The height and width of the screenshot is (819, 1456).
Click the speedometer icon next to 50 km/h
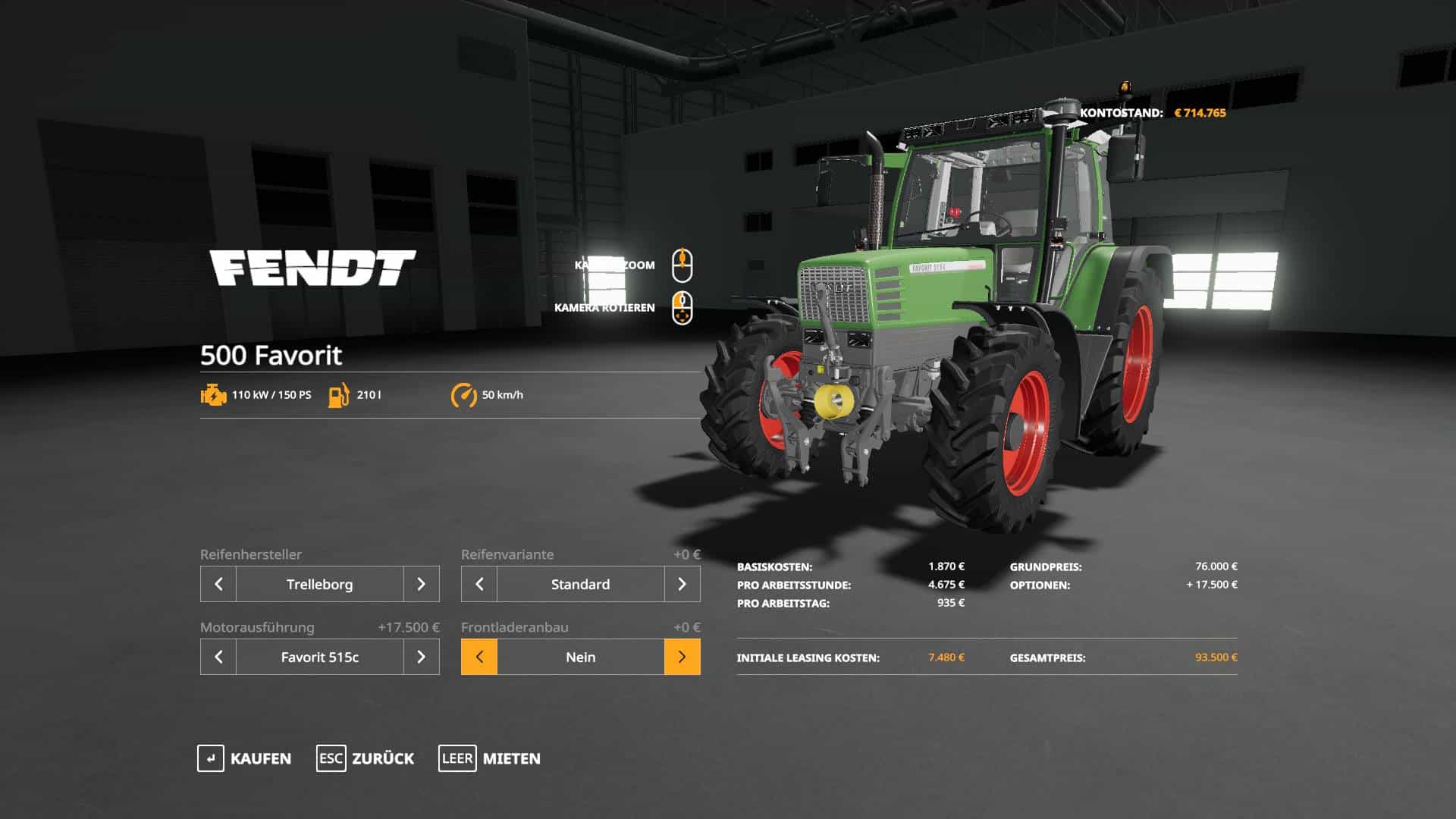coord(465,394)
